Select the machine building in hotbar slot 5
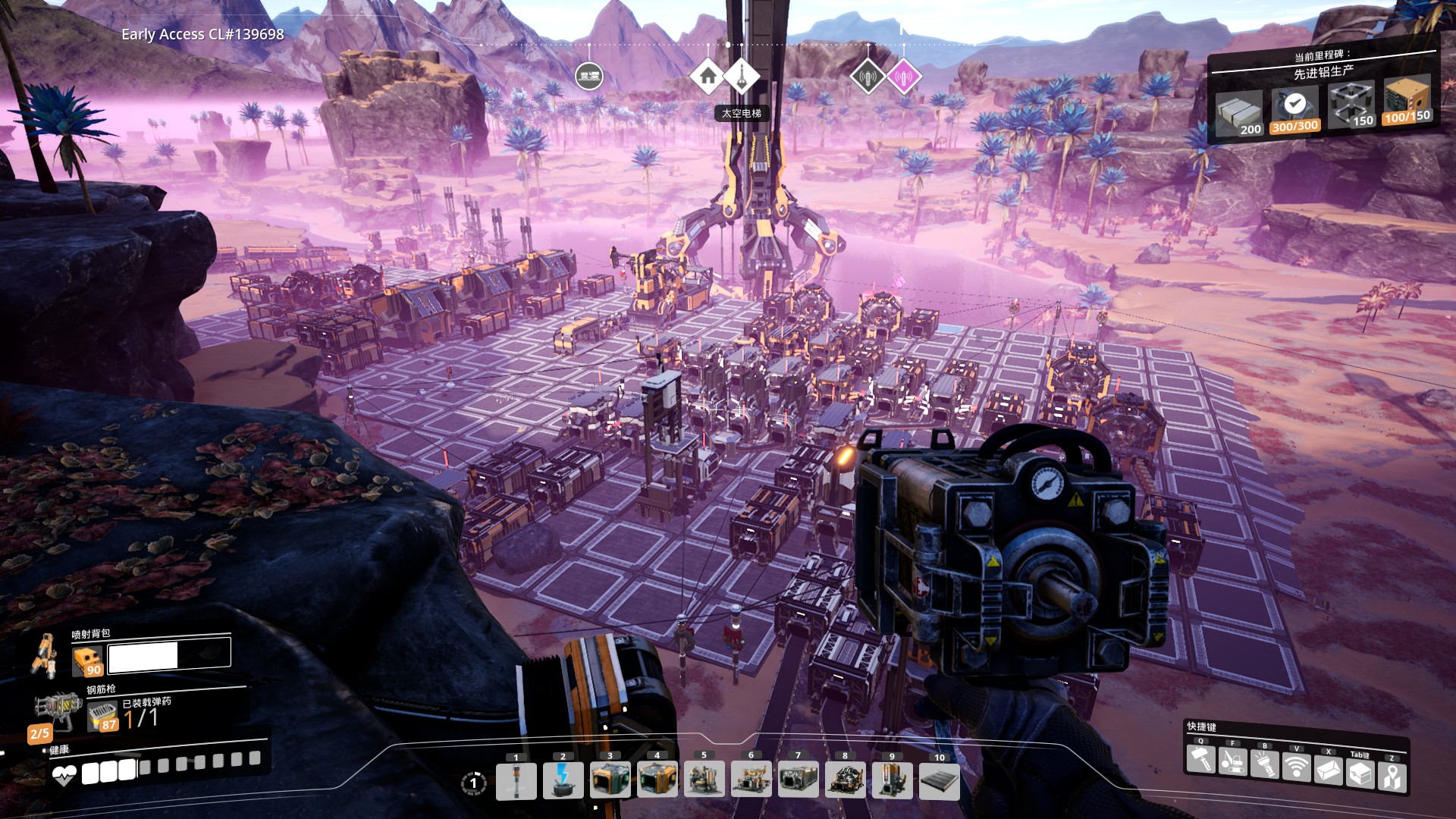The width and height of the screenshot is (1456, 819). tap(704, 780)
